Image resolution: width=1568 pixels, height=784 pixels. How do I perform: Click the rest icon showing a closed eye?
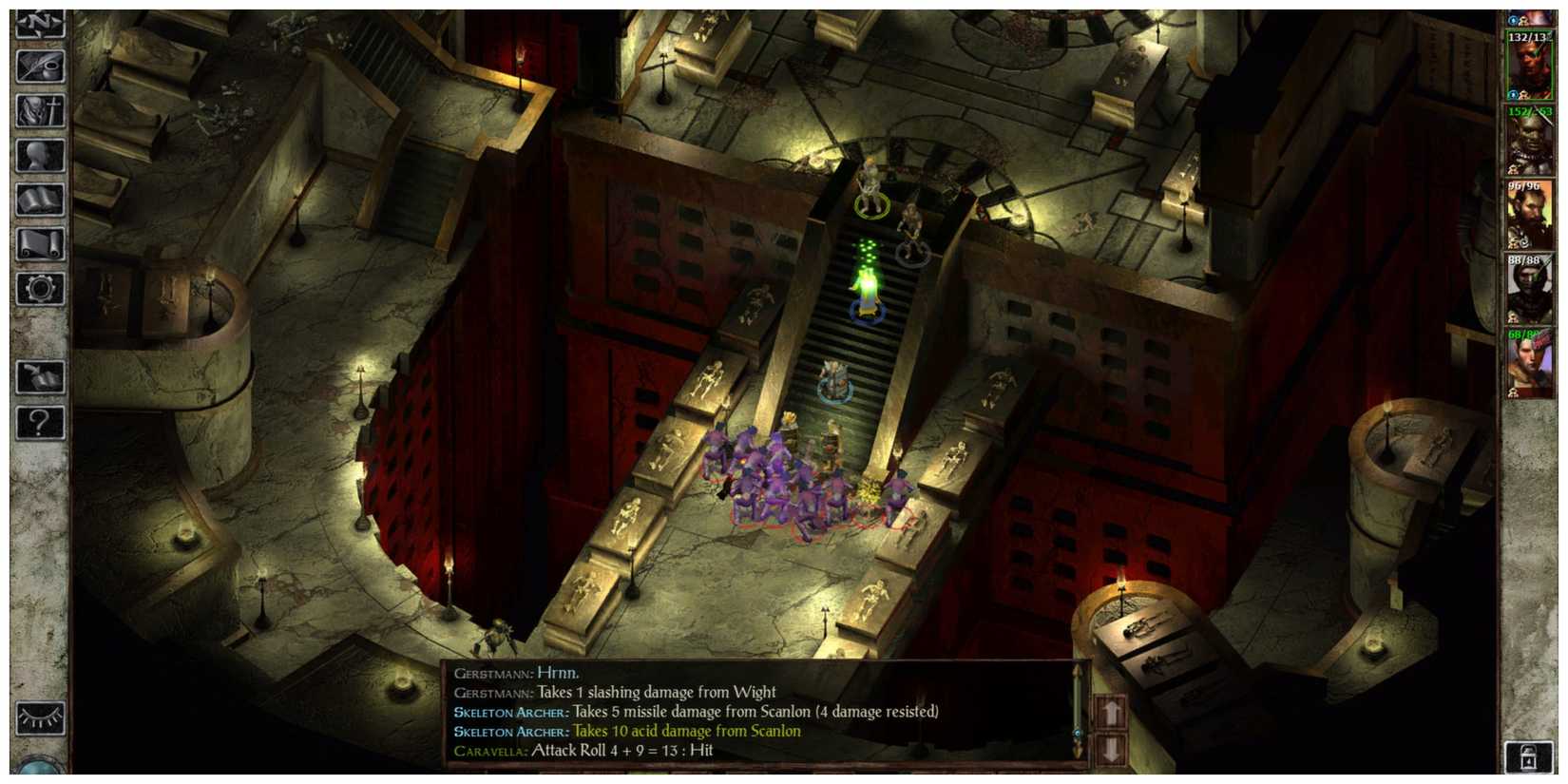point(40,717)
